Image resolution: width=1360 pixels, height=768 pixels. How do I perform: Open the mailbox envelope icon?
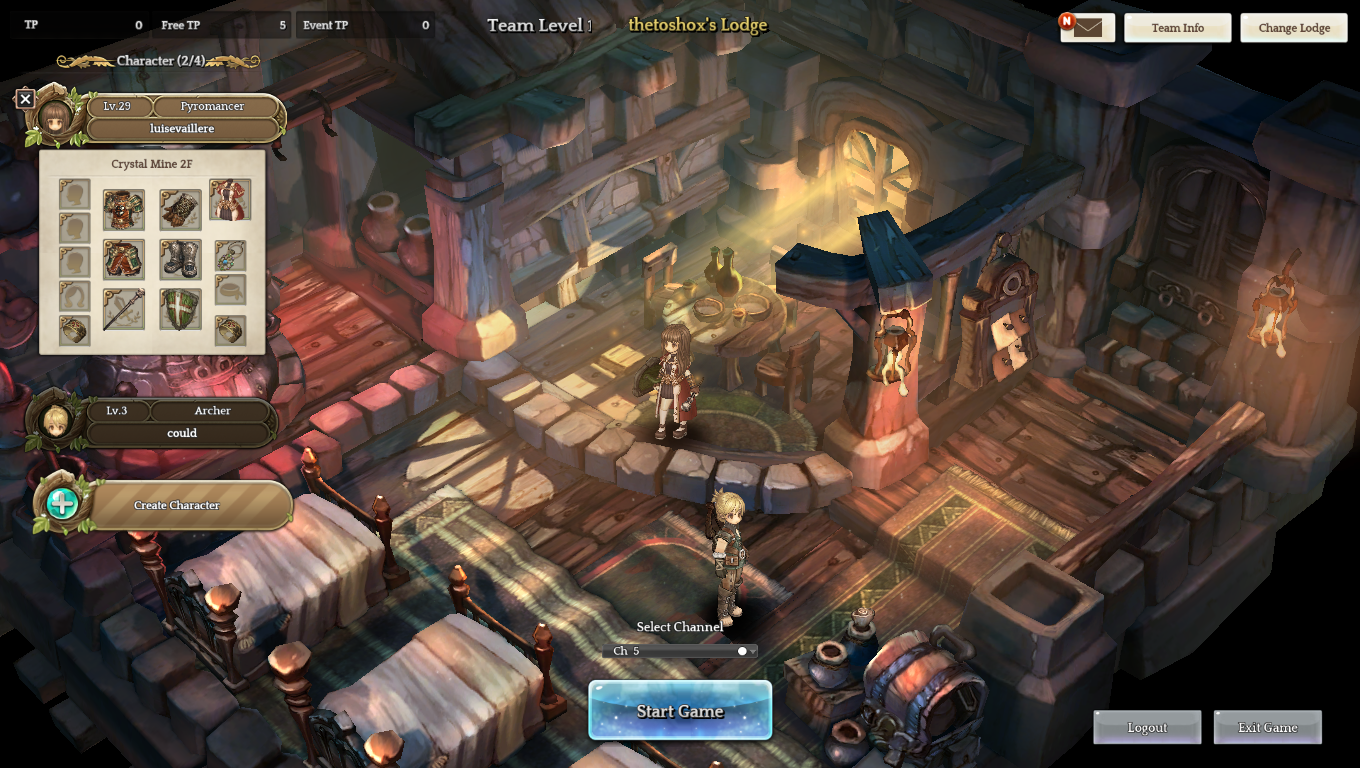coord(1087,27)
